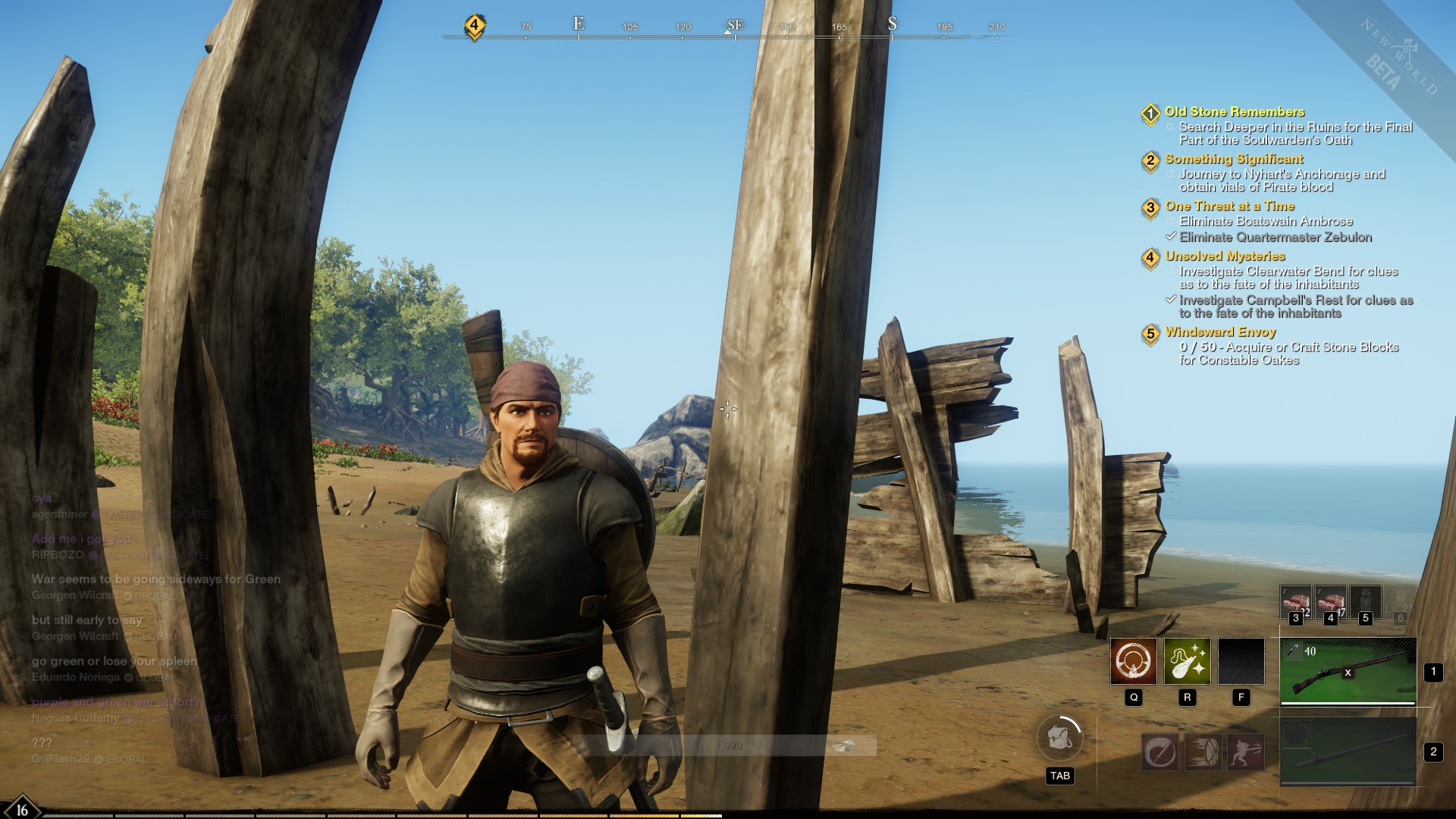Use the green powder flask ability
1456x819 pixels.
[1187, 661]
